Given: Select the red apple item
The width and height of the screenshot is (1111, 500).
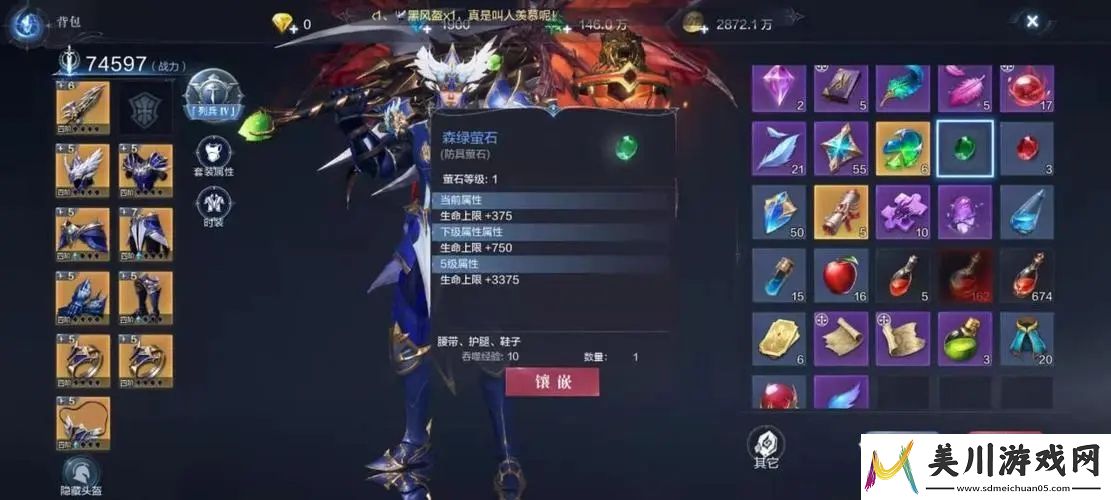Looking at the screenshot, I should [x=840, y=274].
